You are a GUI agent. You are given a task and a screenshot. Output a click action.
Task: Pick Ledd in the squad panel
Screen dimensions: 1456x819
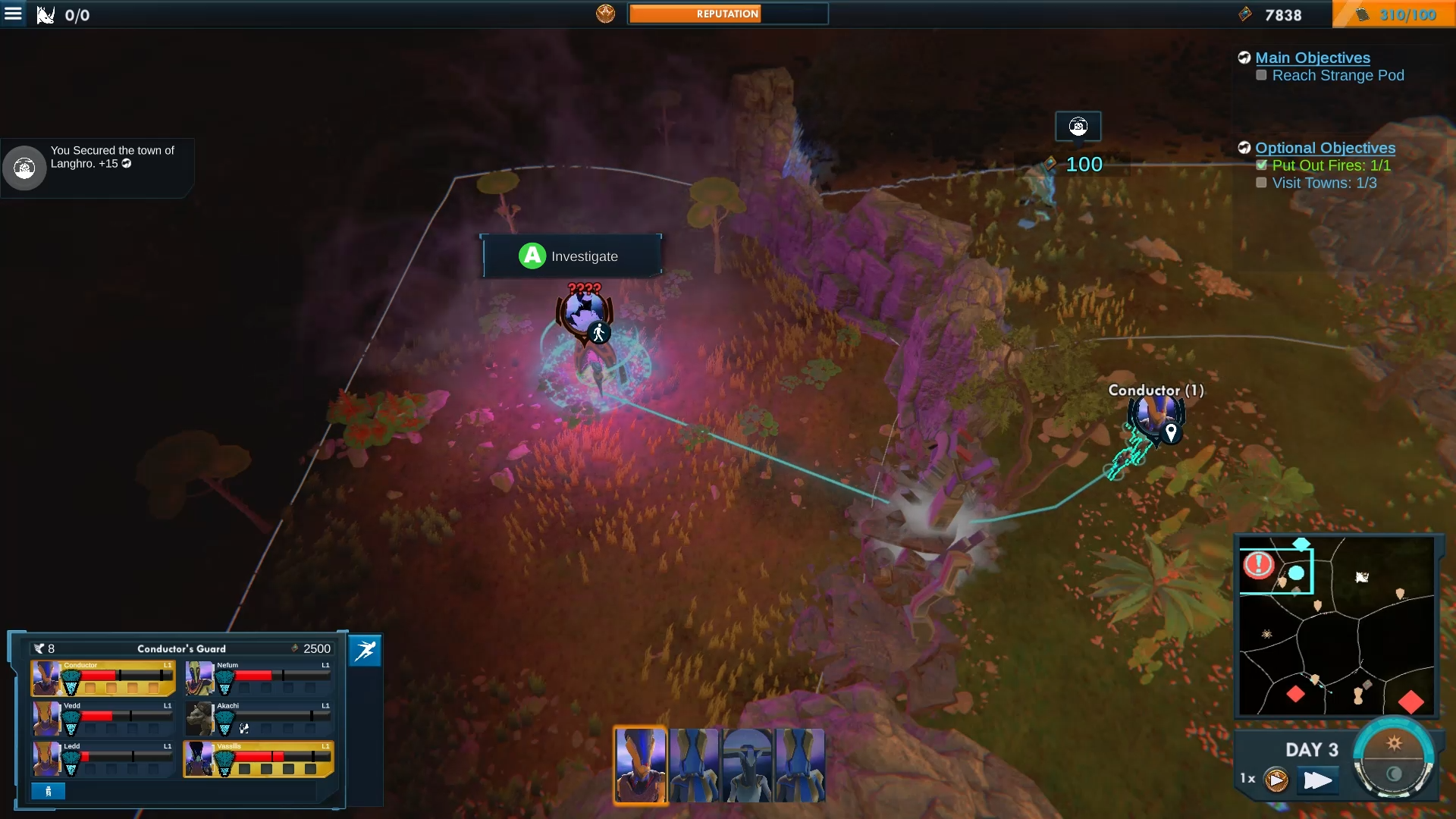coord(103,759)
